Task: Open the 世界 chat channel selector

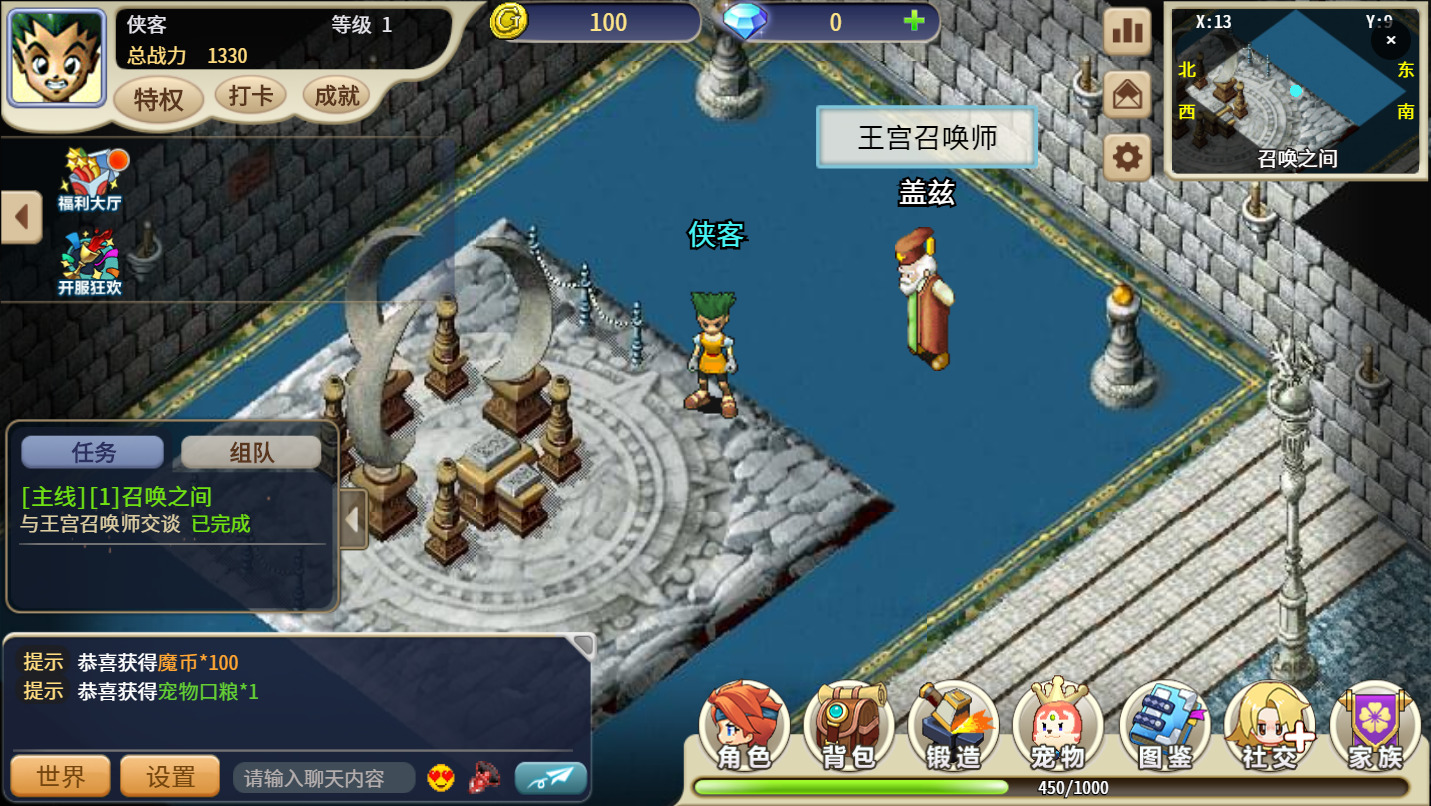Action: (60, 776)
